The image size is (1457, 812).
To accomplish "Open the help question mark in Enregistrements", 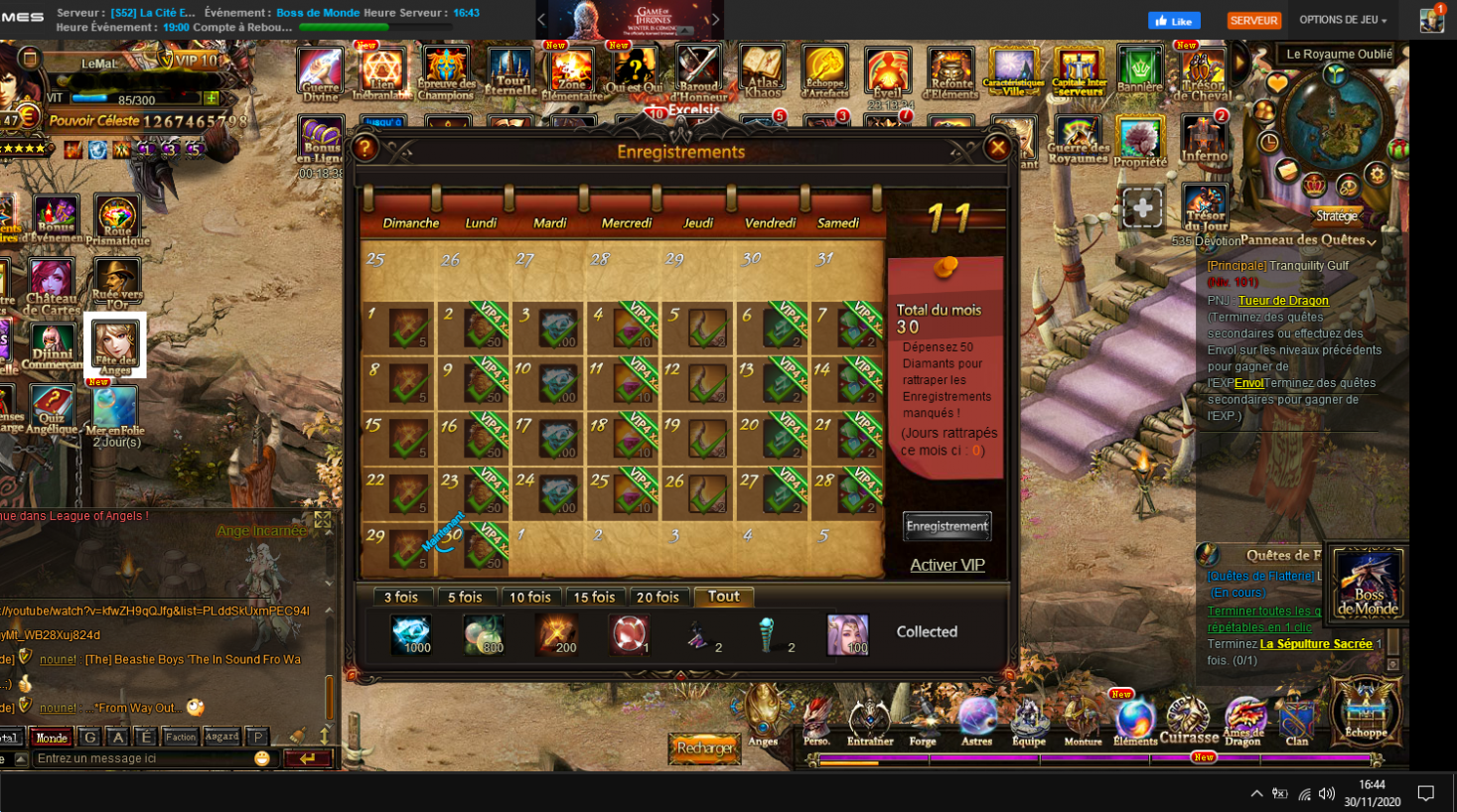I will pos(364,149).
